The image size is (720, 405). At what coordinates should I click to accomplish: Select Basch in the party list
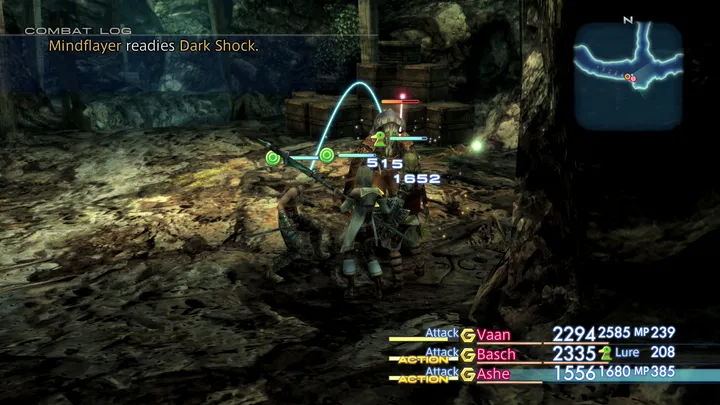497,354
